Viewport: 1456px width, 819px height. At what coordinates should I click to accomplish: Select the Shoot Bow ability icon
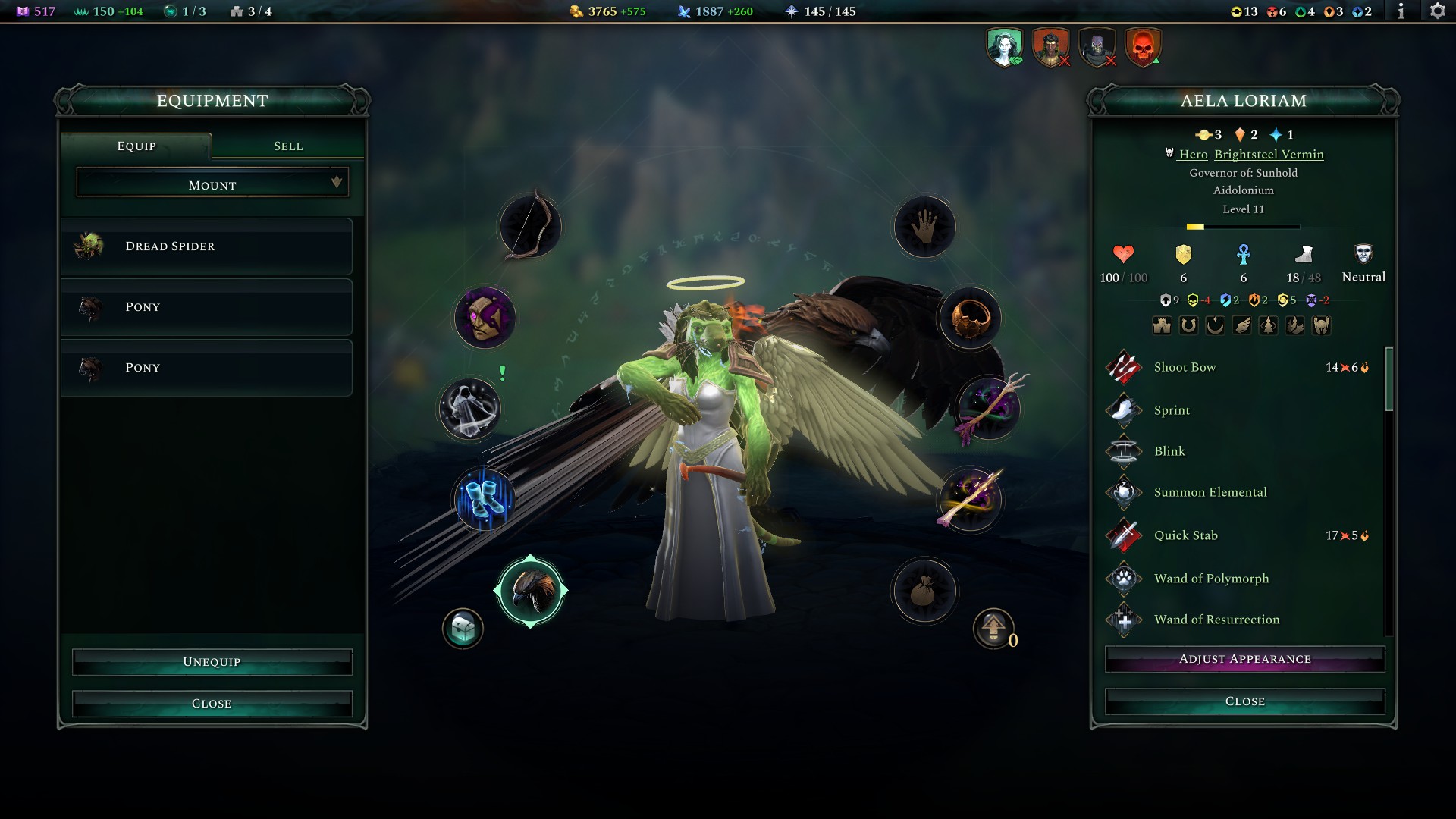[1123, 367]
